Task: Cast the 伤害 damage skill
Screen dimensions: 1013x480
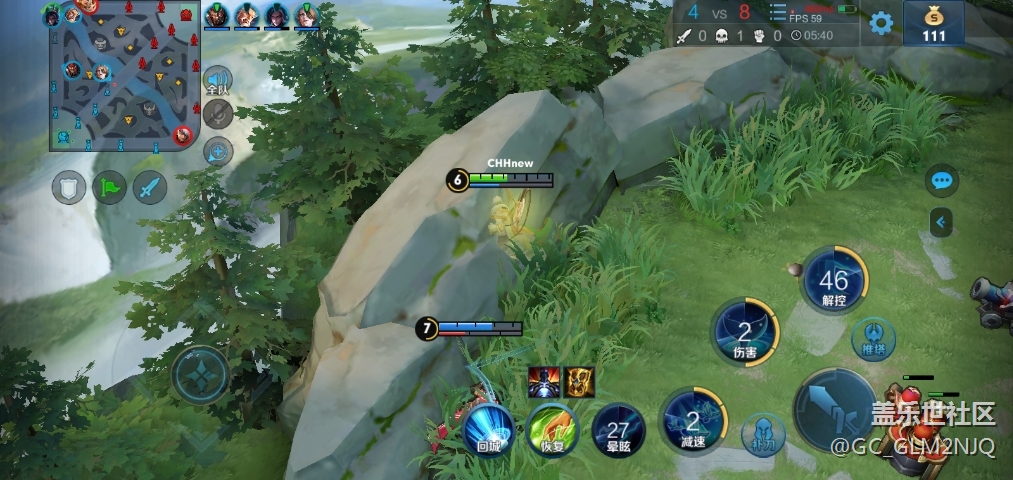Action: (745, 332)
